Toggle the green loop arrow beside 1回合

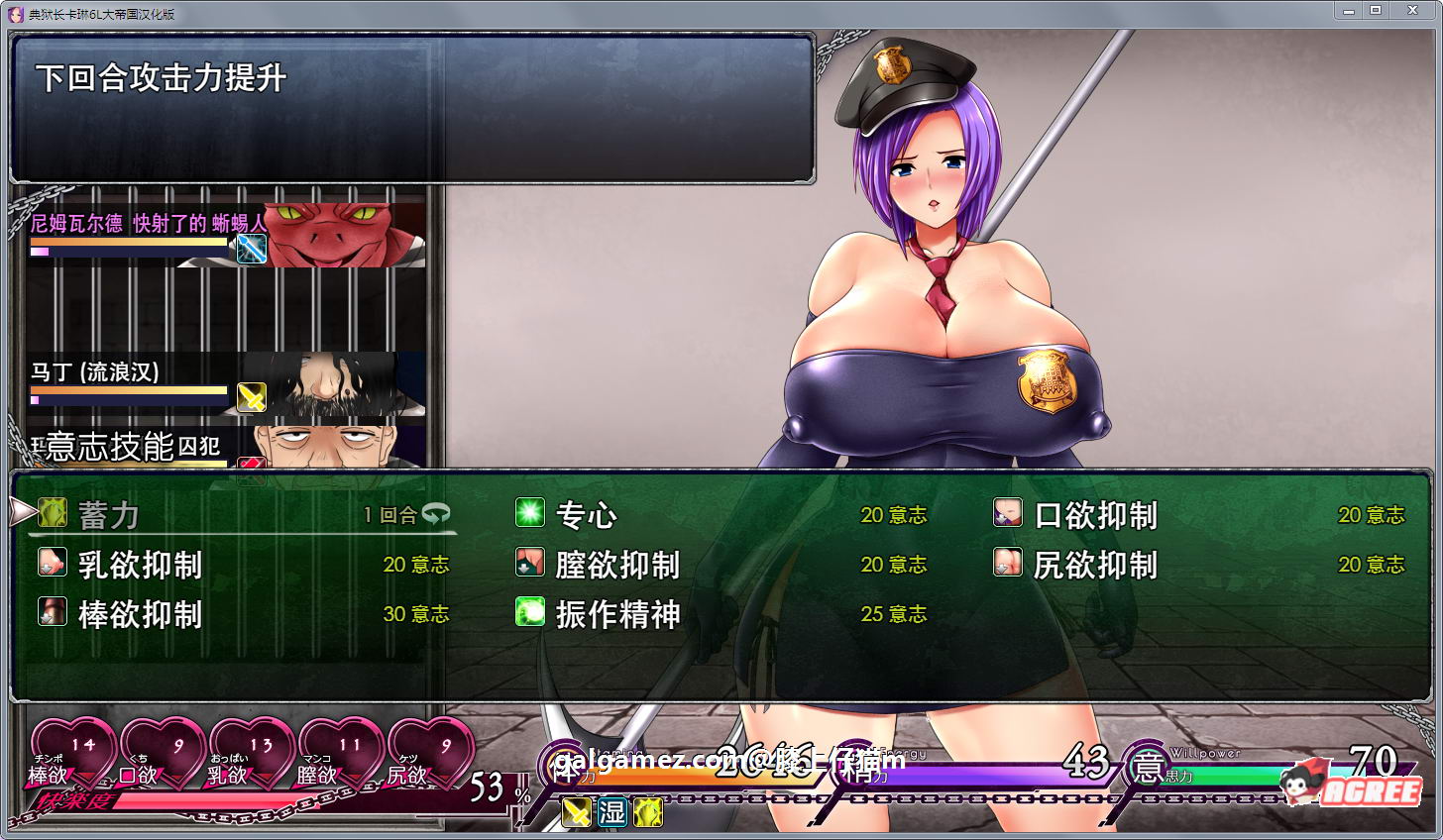(x=434, y=512)
